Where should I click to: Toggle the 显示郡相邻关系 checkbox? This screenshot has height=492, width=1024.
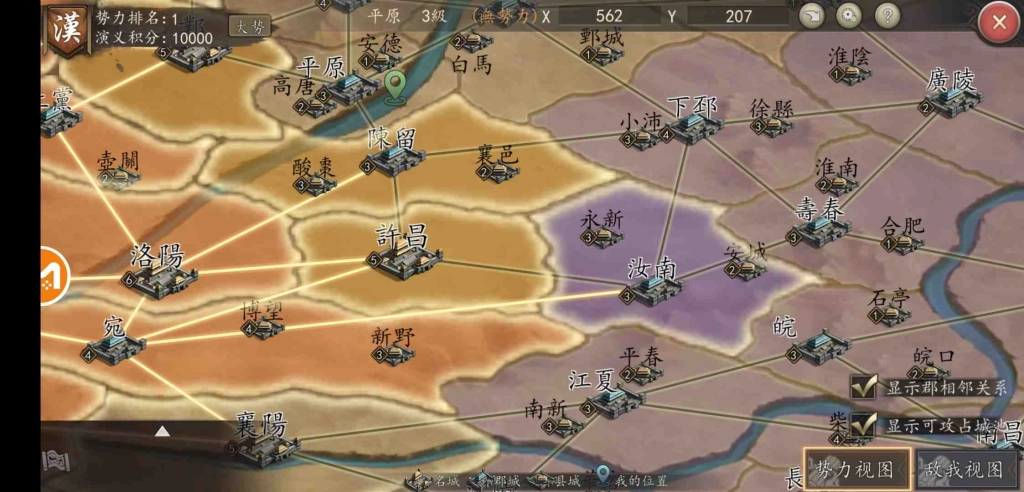[x=864, y=387]
